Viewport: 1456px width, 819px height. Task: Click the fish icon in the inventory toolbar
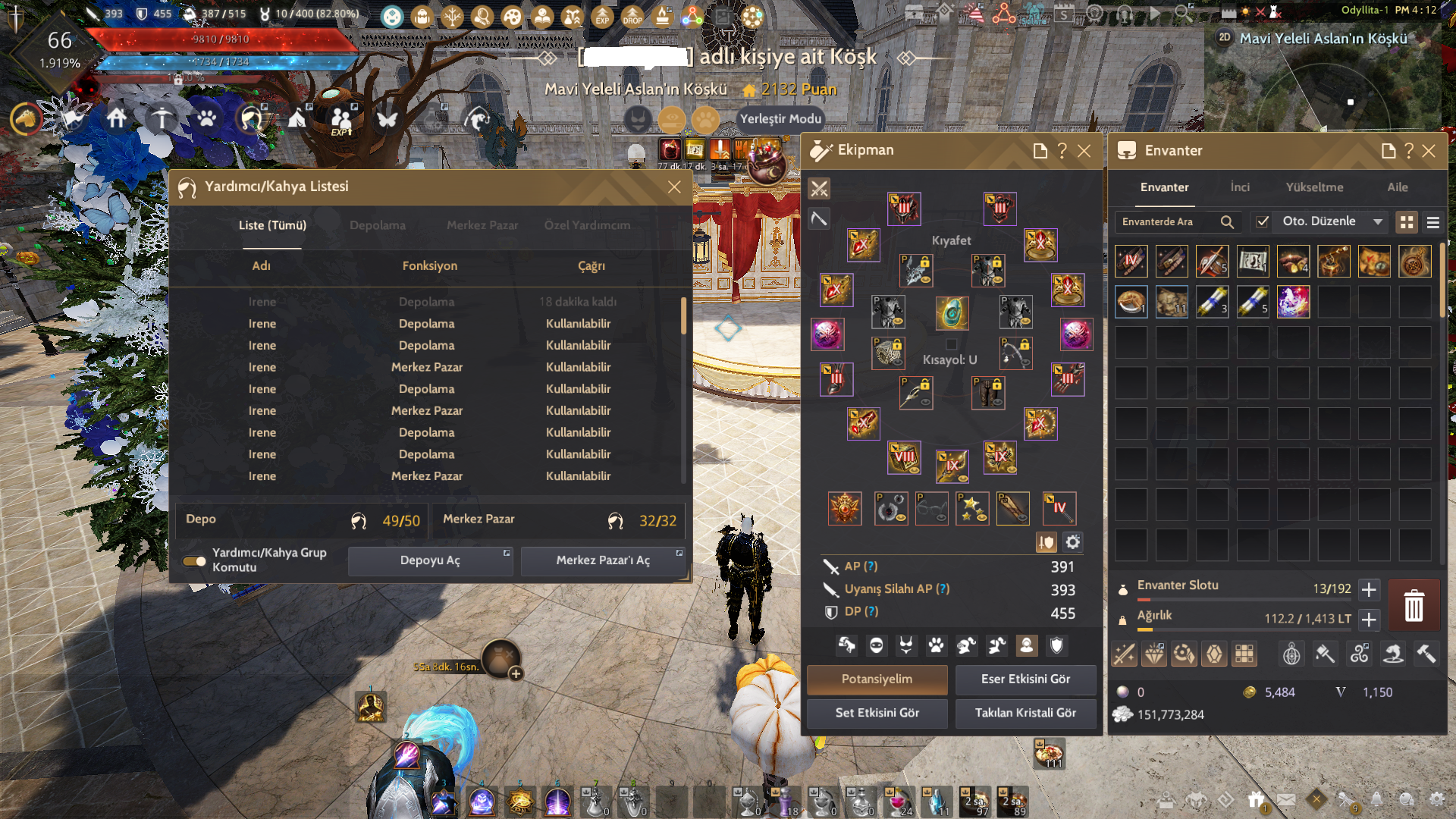click(1393, 653)
